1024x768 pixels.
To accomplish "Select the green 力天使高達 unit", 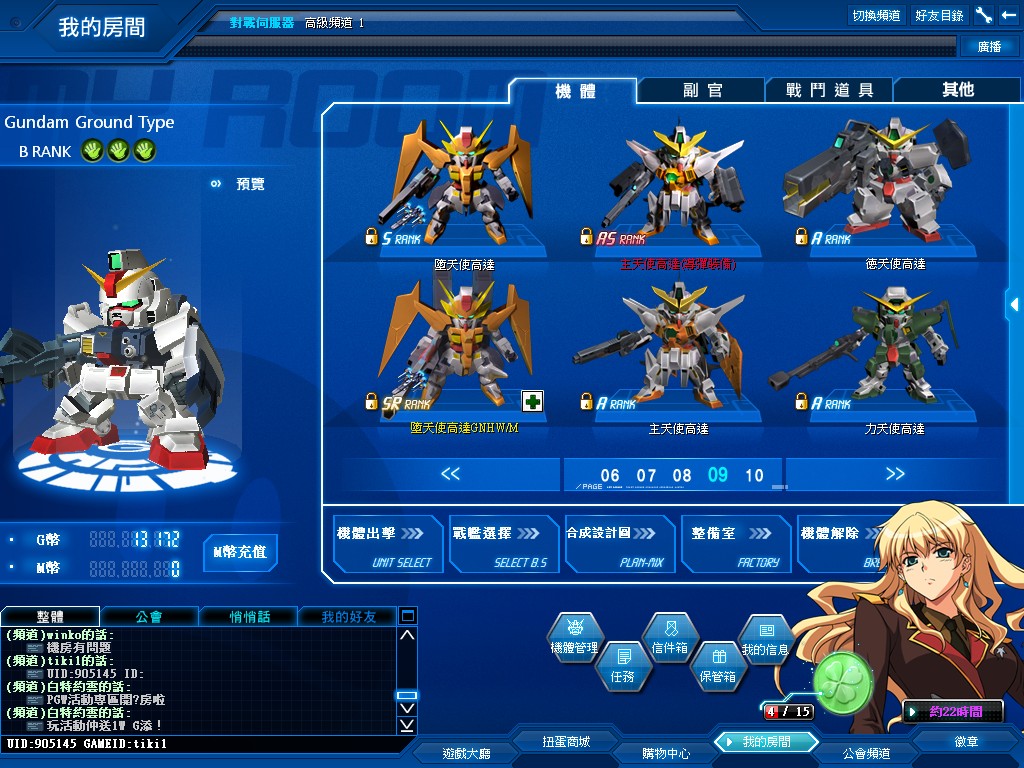I will [876, 355].
